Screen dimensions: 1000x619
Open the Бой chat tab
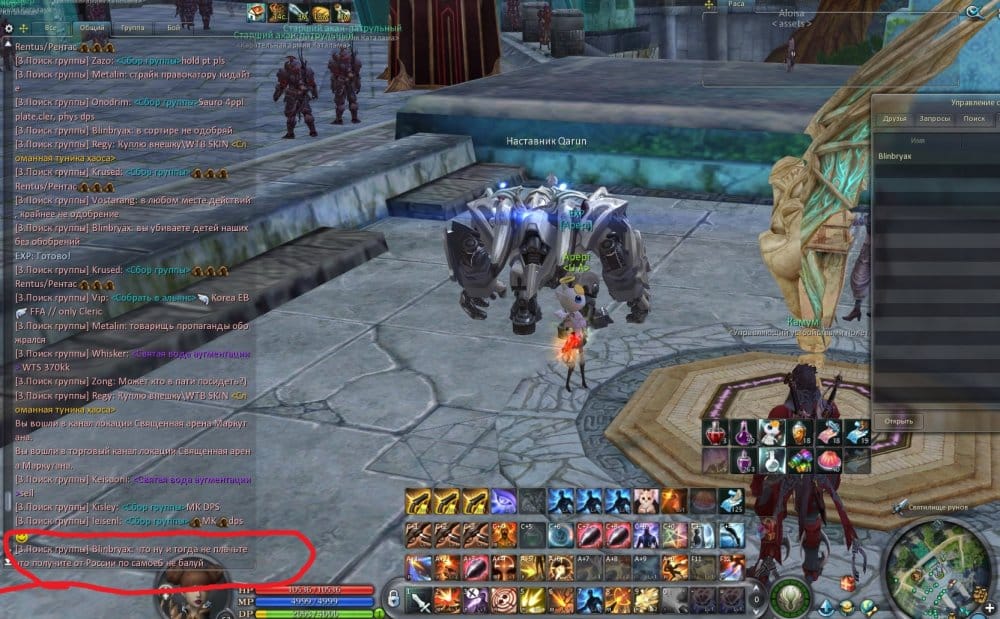click(x=174, y=29)
